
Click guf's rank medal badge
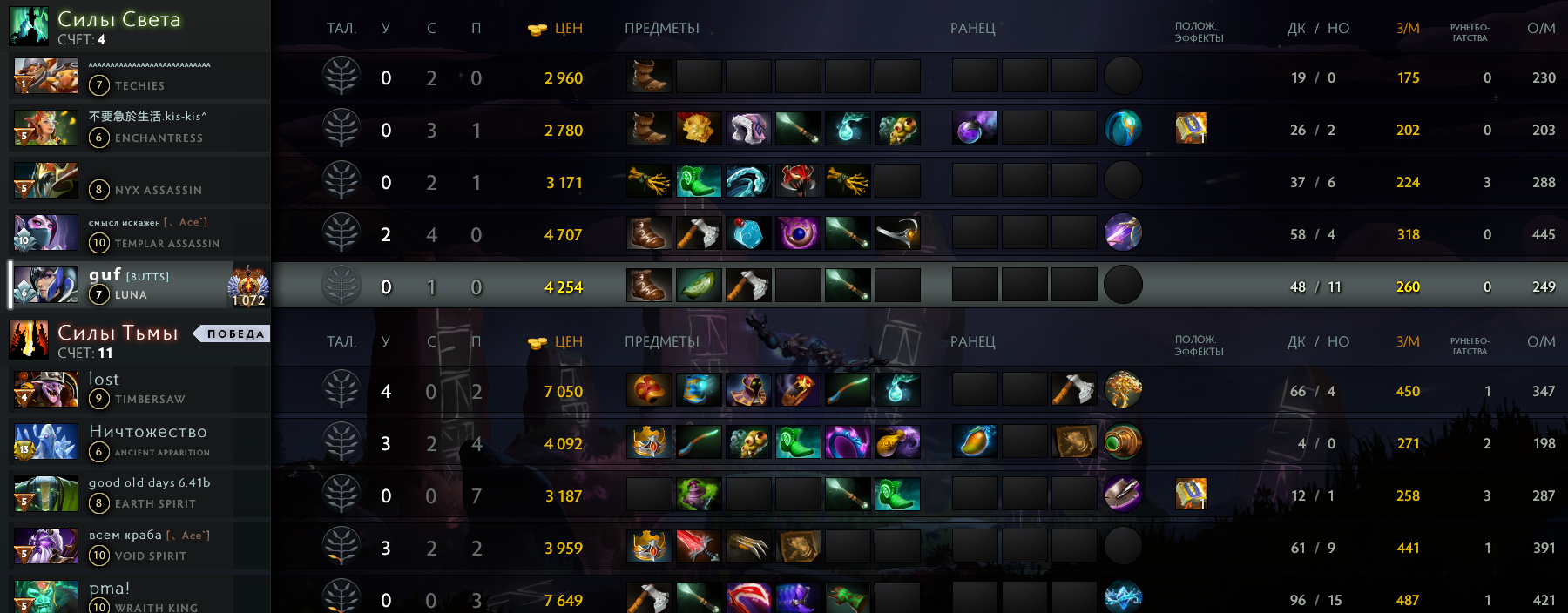pos(248,286)
